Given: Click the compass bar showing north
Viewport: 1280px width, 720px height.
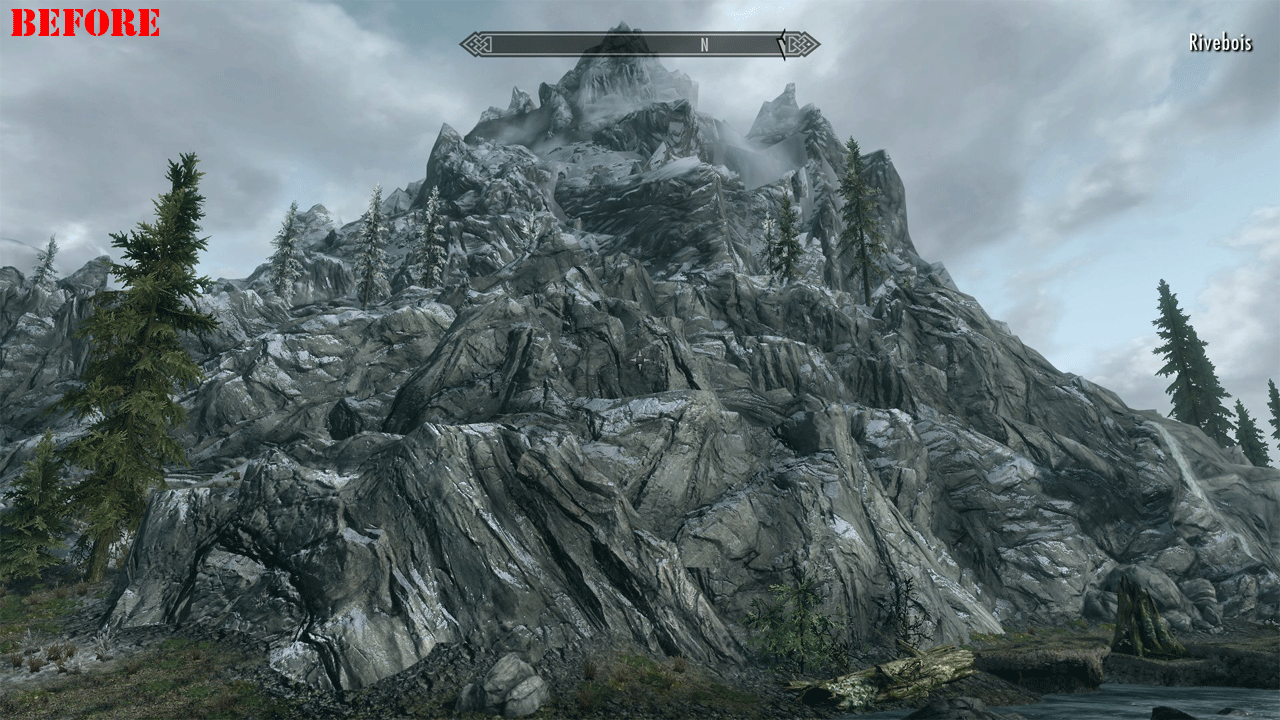Looking at the screenshot, I should click(640, 44).
